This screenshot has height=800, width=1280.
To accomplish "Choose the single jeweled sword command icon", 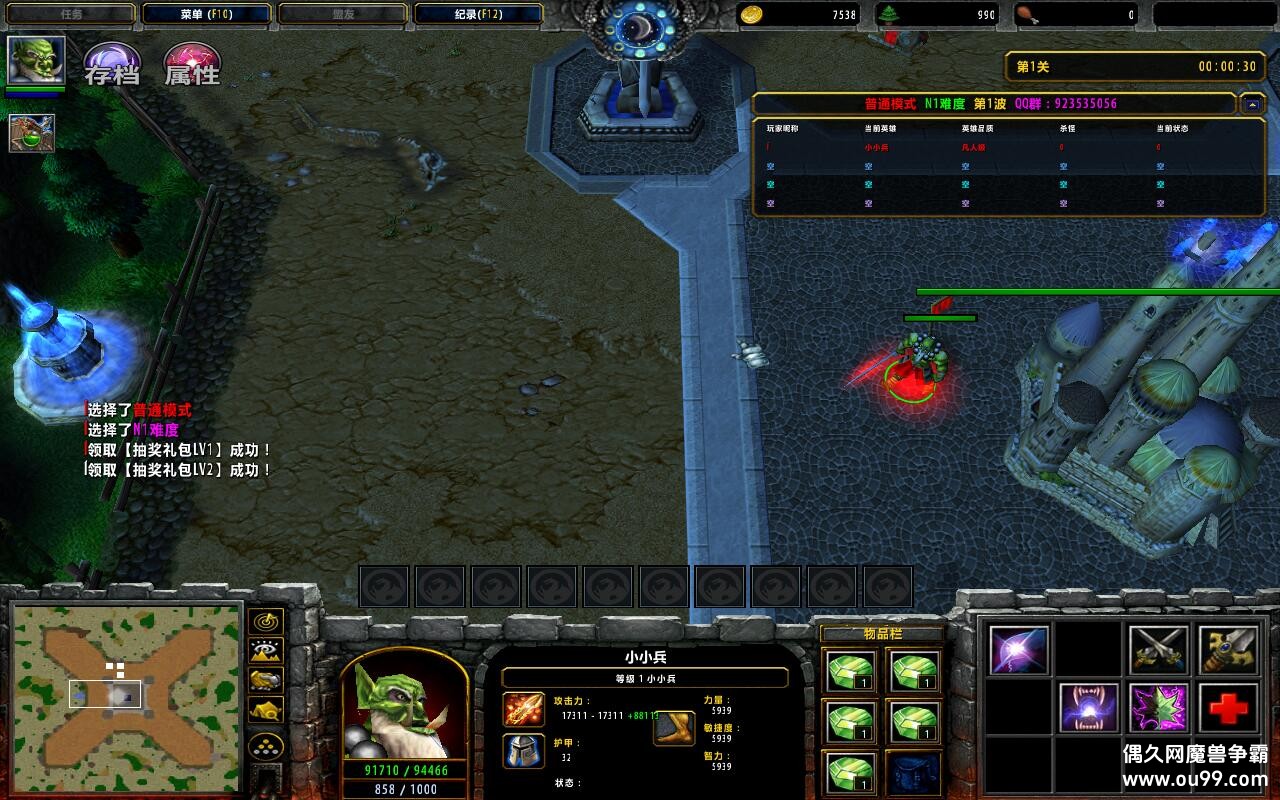I will click(1229, 650).
